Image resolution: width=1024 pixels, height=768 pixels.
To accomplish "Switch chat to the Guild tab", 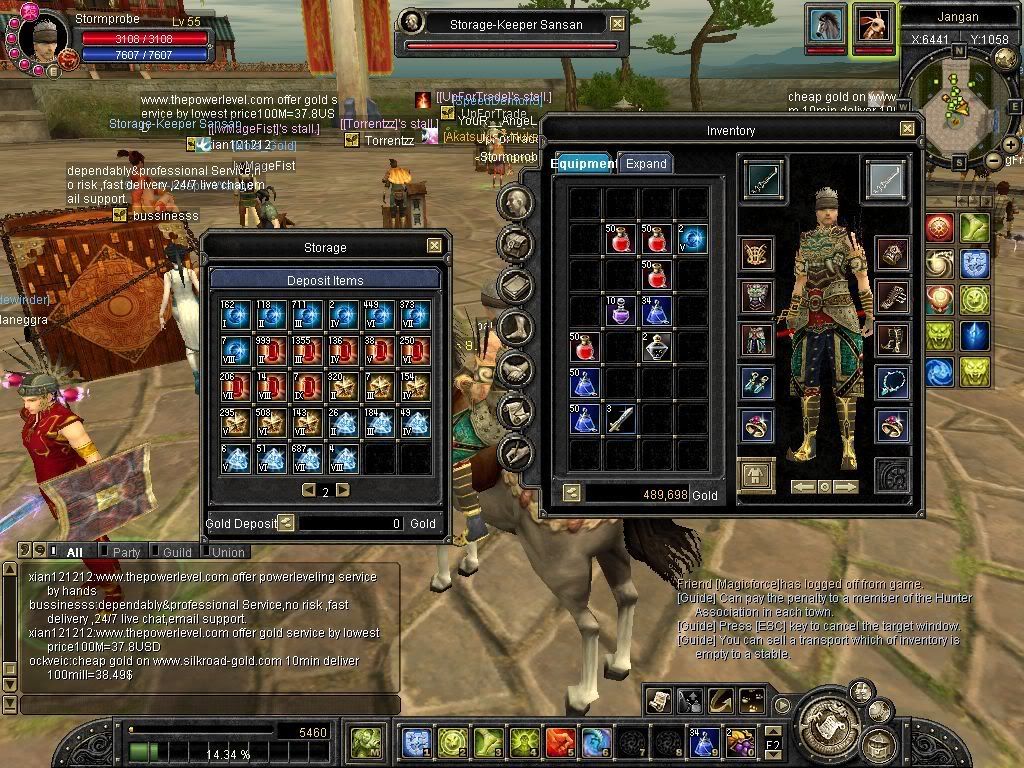I will (177, 552).
